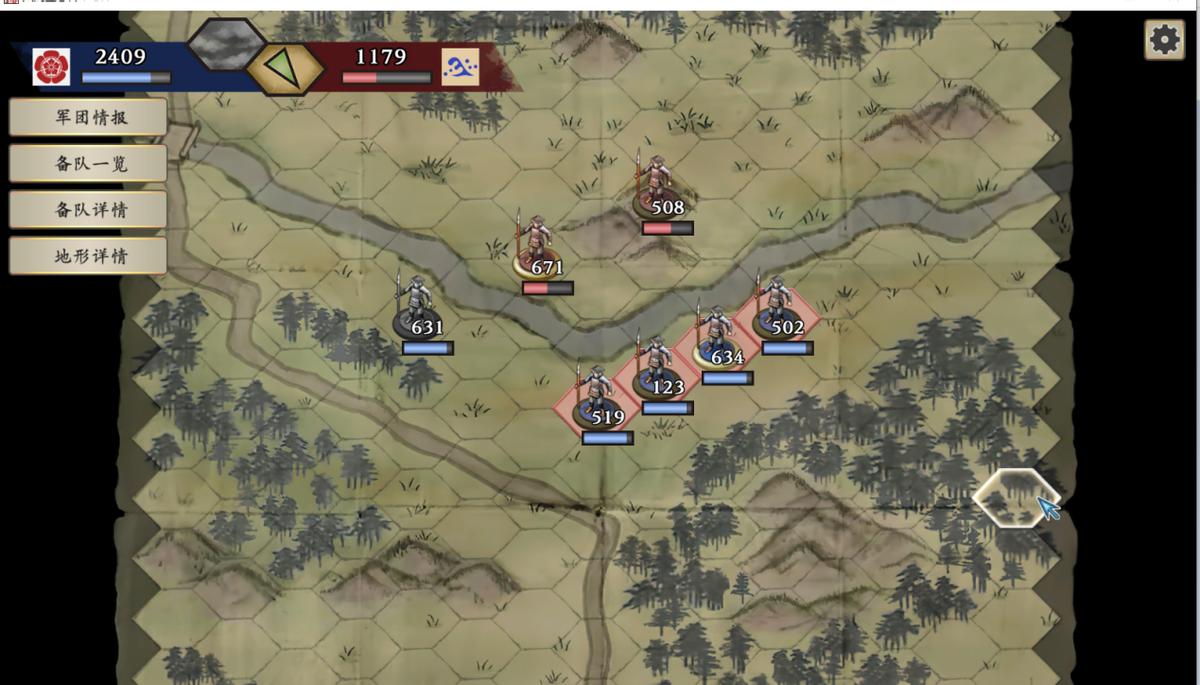Screen dimensions: 1200x685
Task: Open the gear settings menu
Action: pos(1164,40)
